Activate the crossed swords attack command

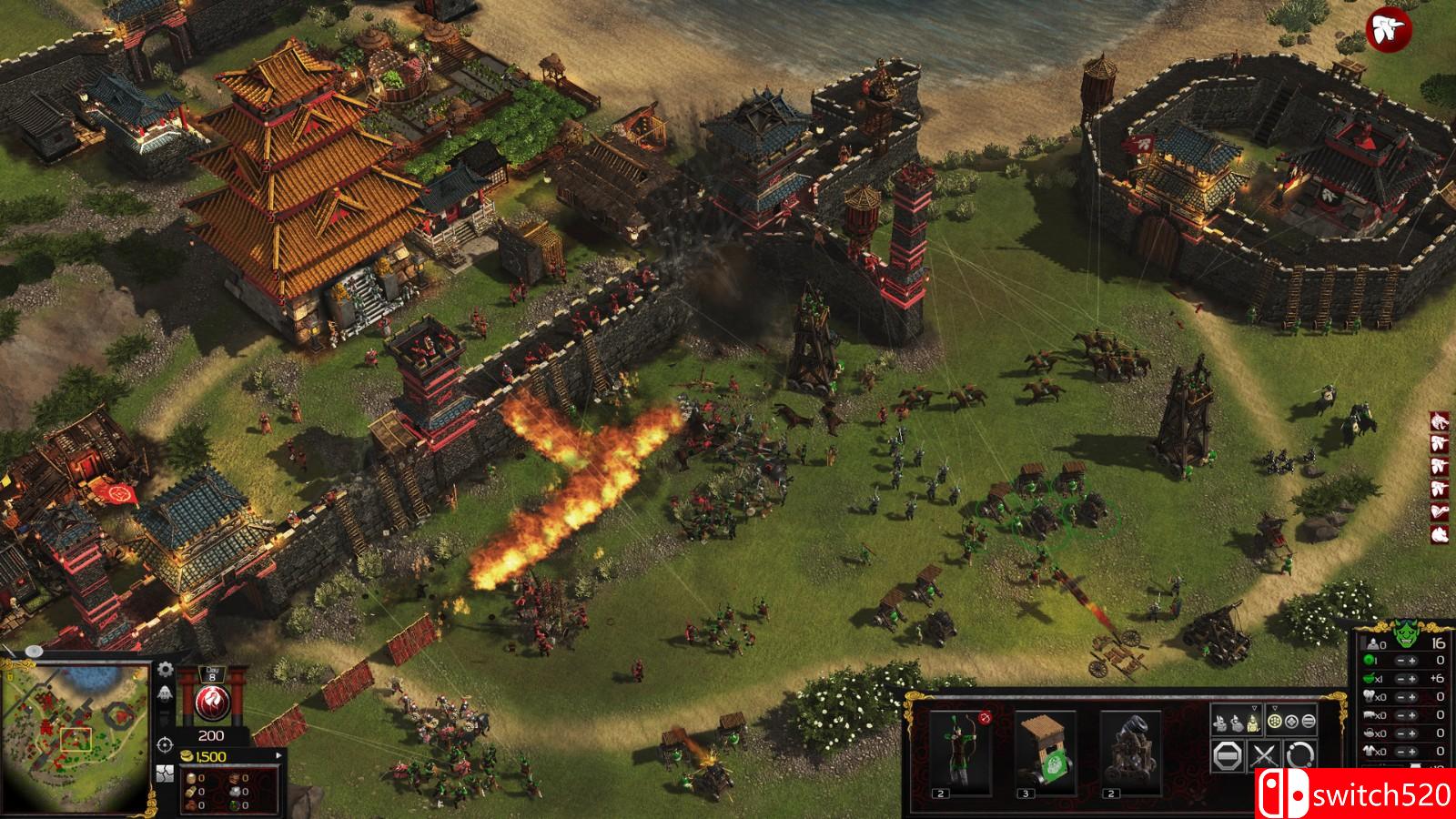click(x=1264, y=755)
